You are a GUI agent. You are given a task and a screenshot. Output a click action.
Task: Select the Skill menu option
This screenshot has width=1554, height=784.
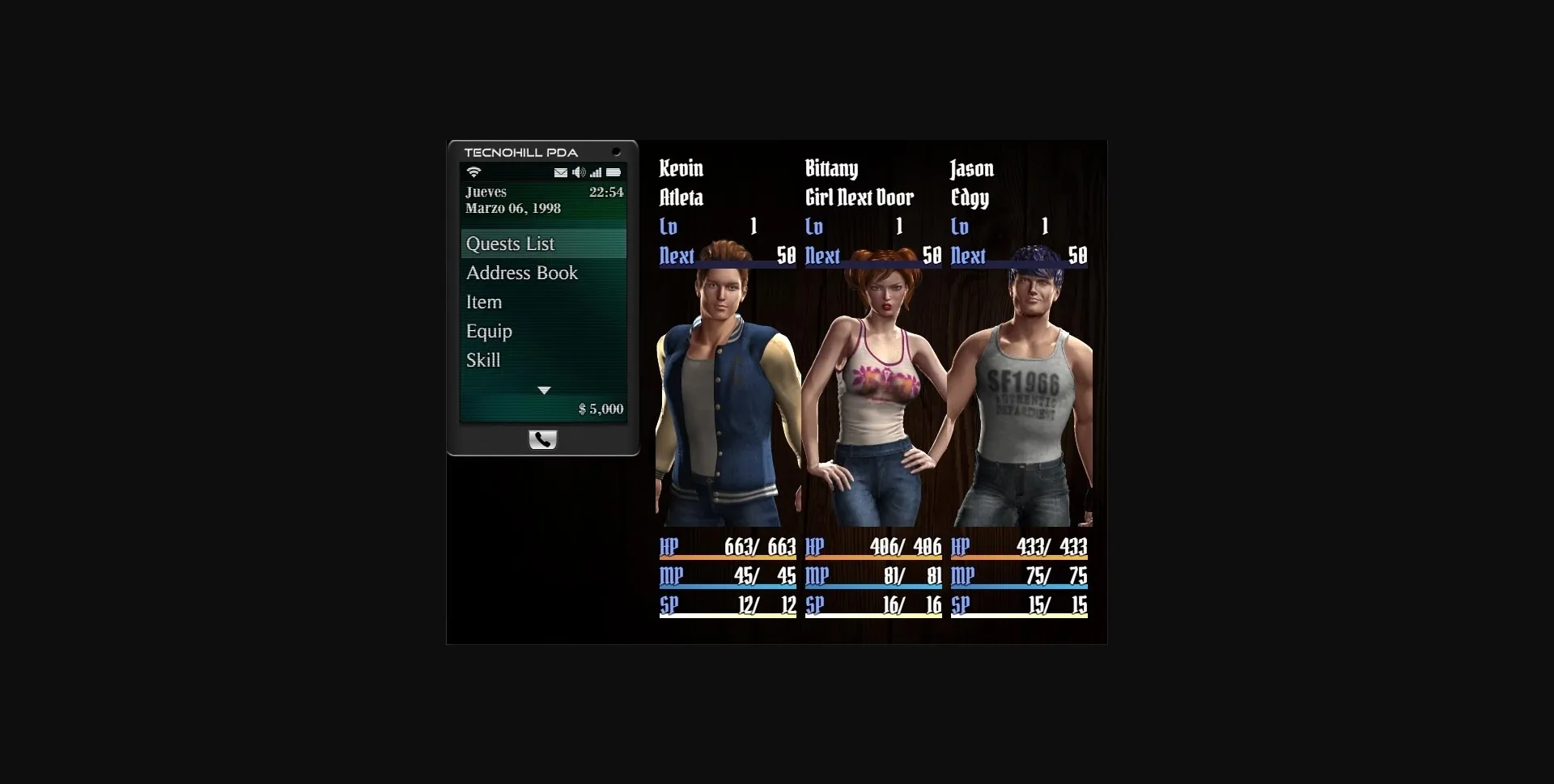click(x=483, y=360)
